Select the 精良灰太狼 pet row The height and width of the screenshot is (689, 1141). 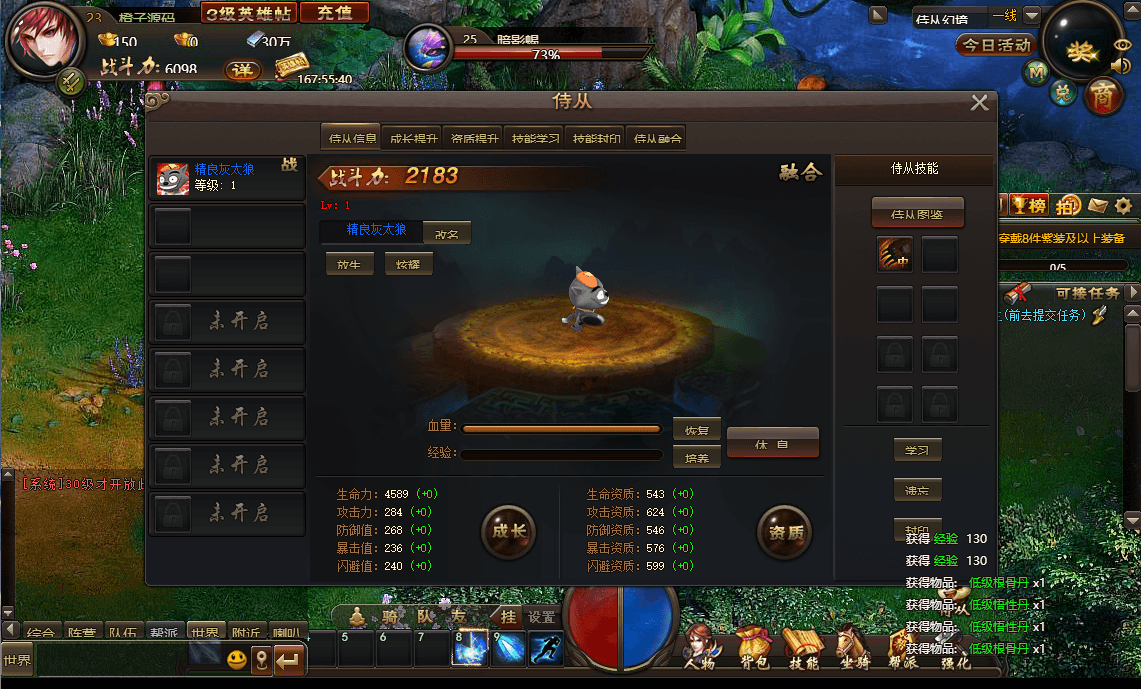tap(227, 178)
